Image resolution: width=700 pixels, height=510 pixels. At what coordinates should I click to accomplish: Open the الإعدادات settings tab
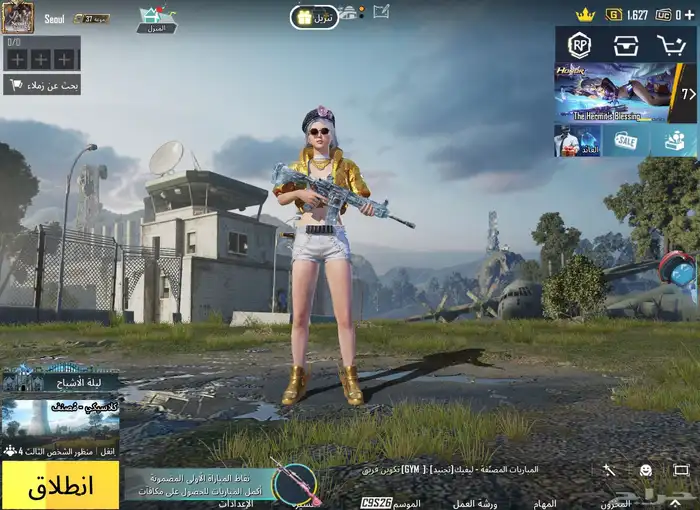(x=236, y=503)
